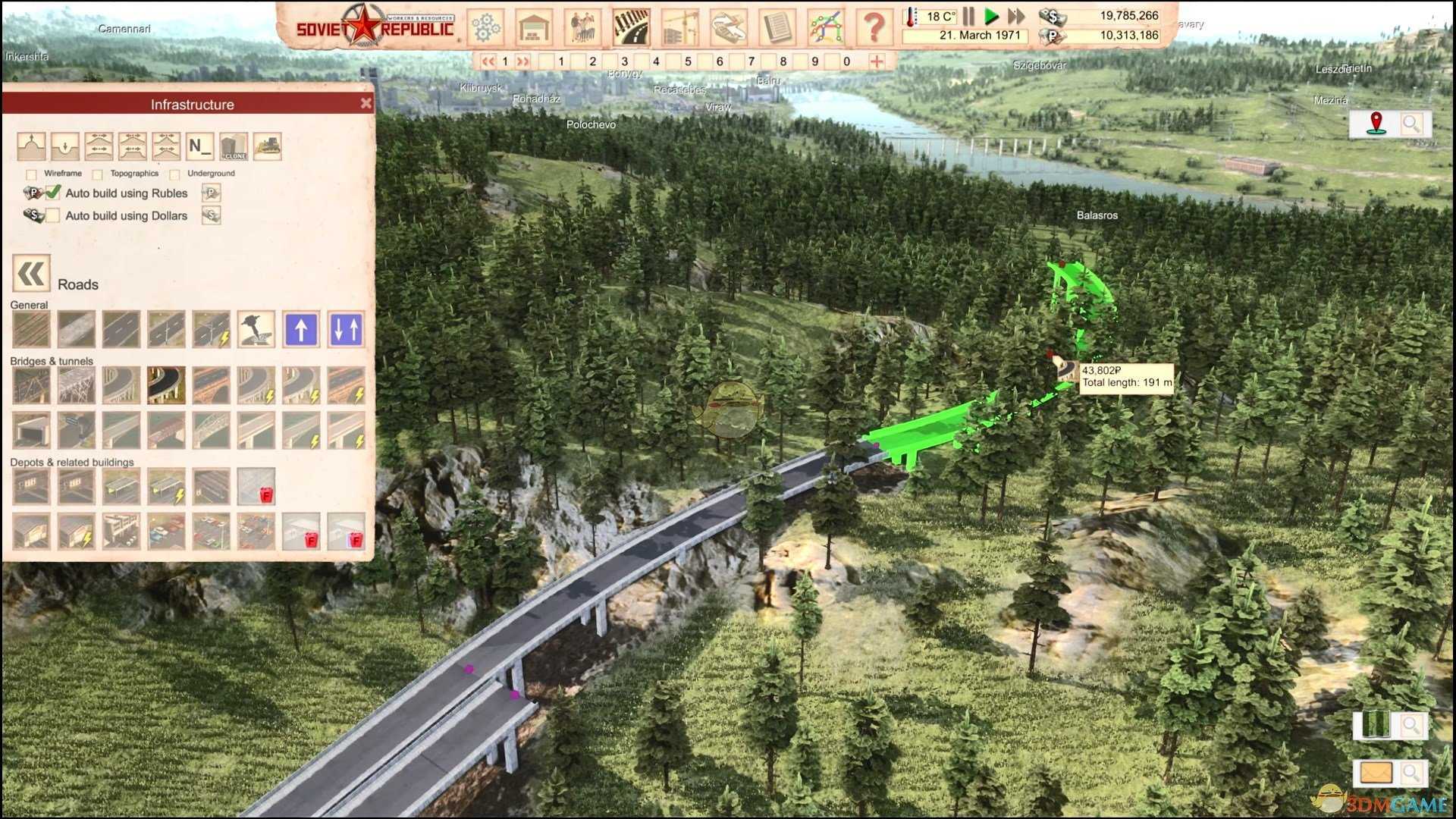Tick the Underground checkbox
The image size is (1456, 819).
click(175, 174)
